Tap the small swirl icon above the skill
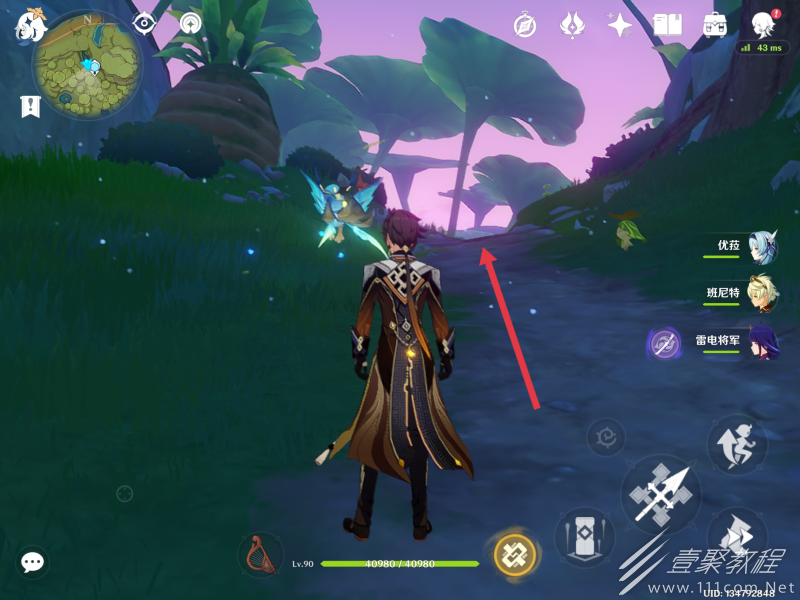Viewport: 800px width, 600px height. click(605, 437)
